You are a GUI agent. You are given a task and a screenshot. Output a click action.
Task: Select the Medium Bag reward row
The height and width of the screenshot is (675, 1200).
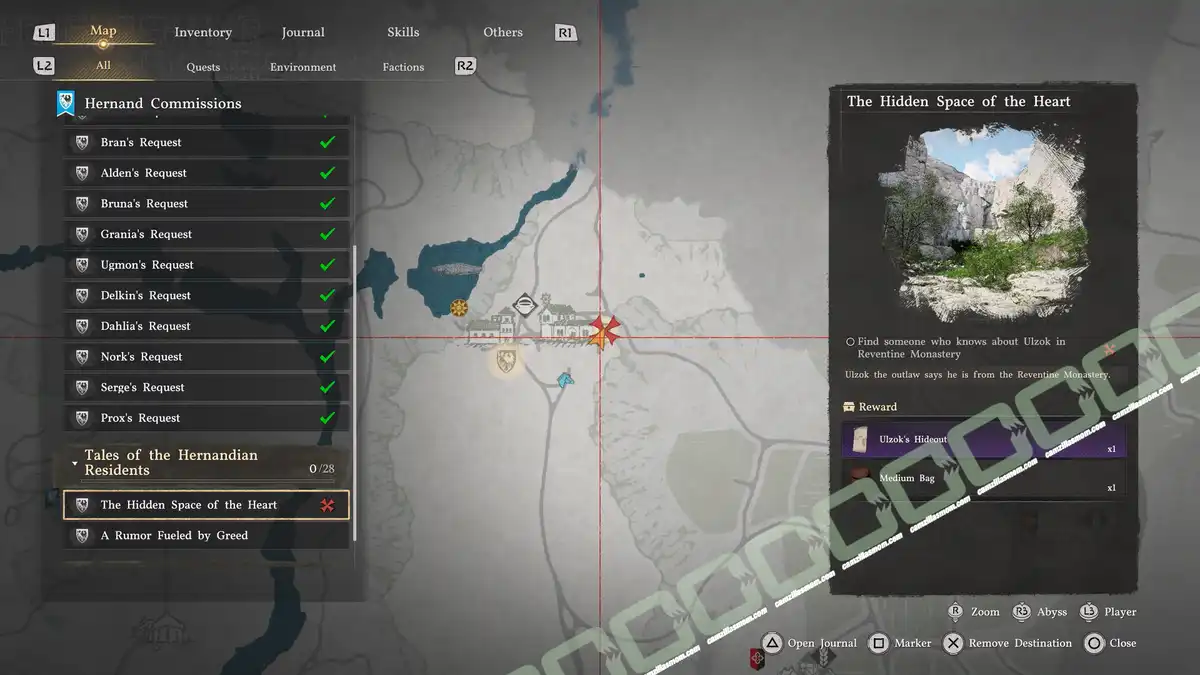983,479
